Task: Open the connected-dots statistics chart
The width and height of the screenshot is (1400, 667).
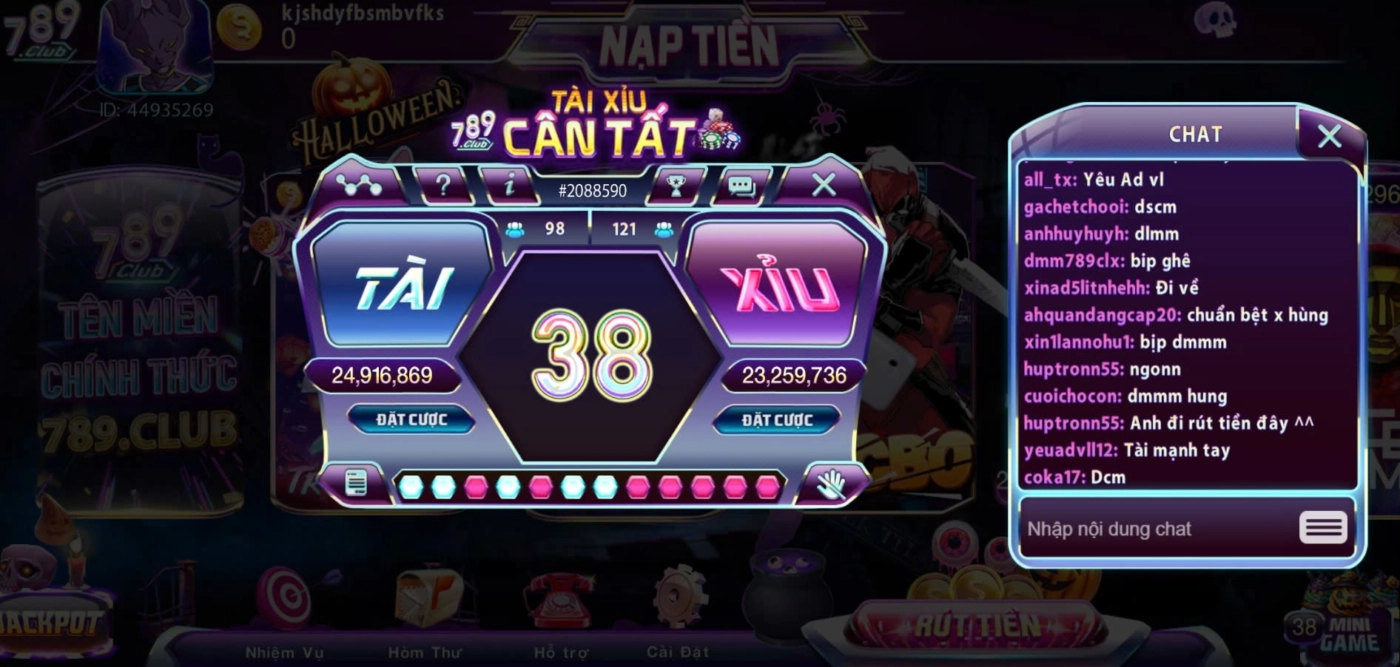Action: 359,184
